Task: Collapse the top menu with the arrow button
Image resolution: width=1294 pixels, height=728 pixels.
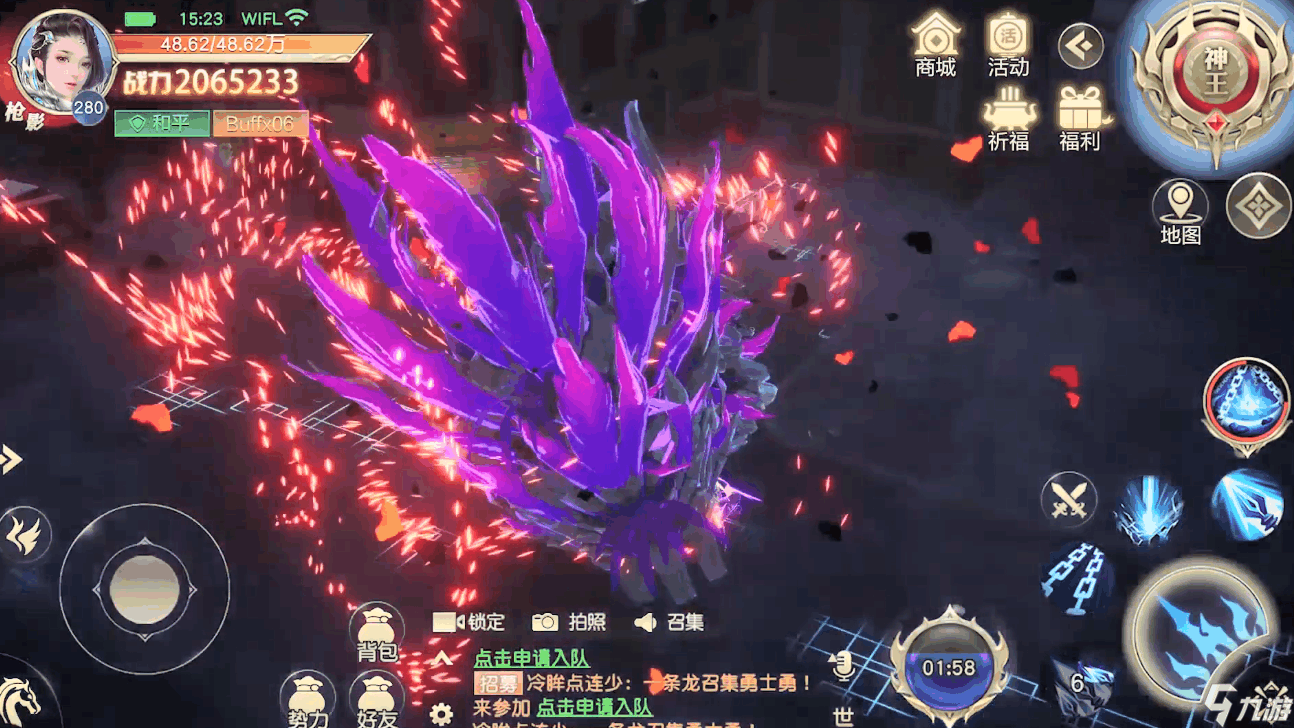Action: tap(1081, 46)
